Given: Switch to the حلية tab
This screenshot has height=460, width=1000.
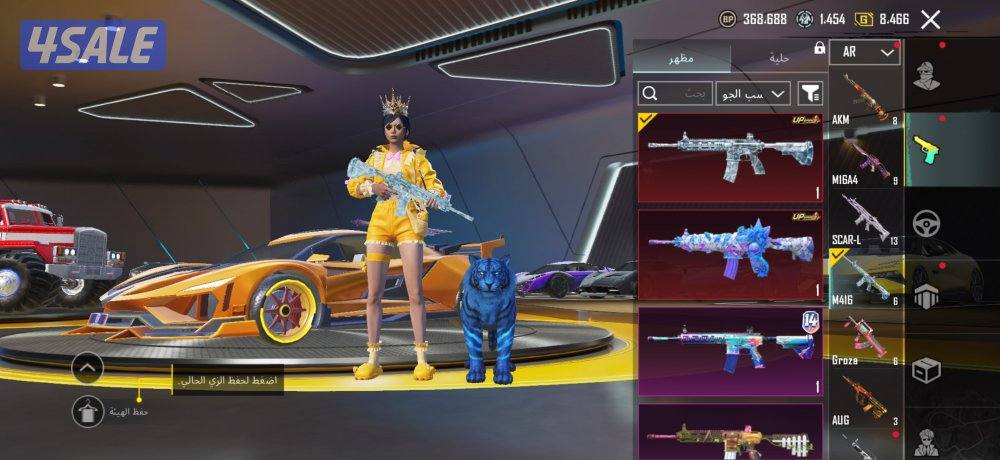Looking at the screenshot, I should click(x=779, y=58).
